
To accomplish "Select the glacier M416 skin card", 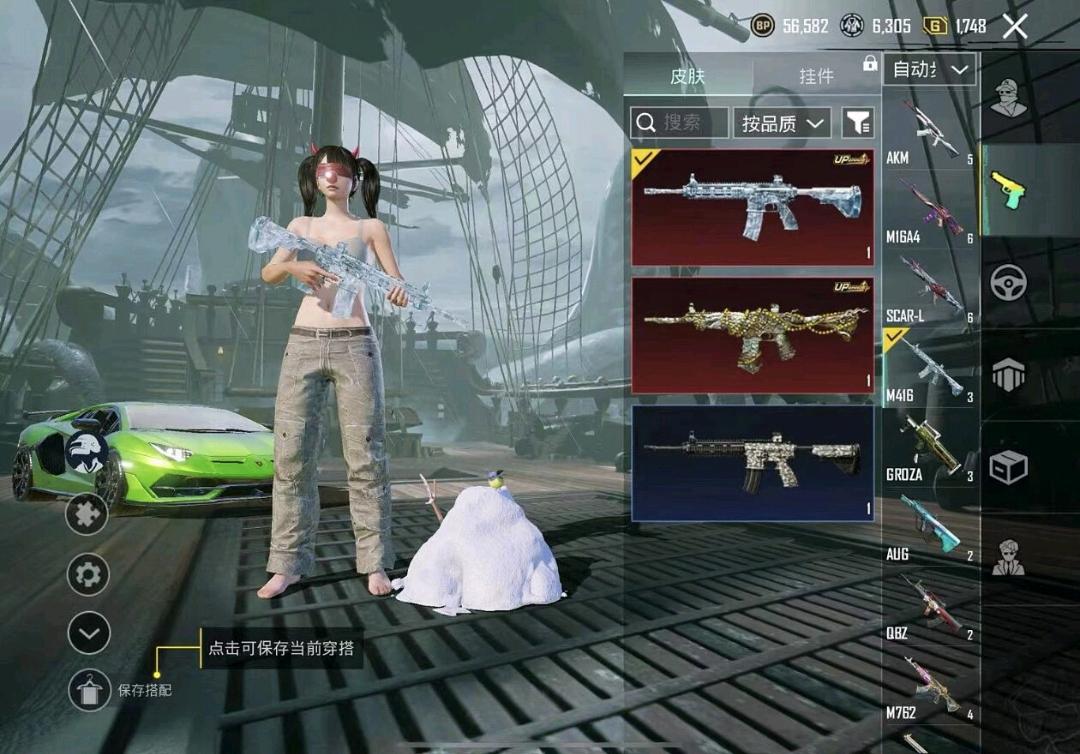I will [x=752, y=207].
